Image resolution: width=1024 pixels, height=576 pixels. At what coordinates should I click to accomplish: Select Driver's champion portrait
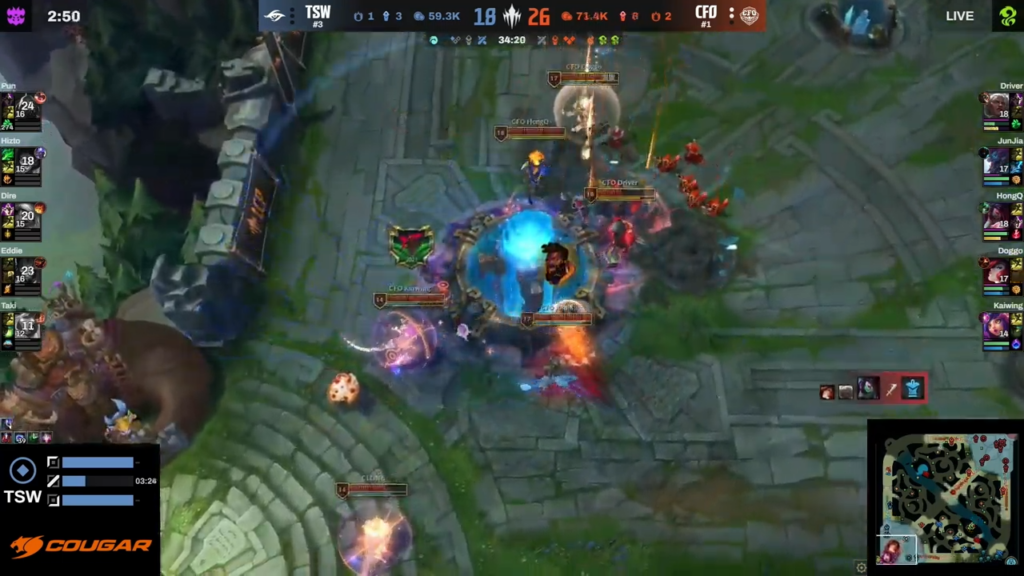tap(997, 106)
